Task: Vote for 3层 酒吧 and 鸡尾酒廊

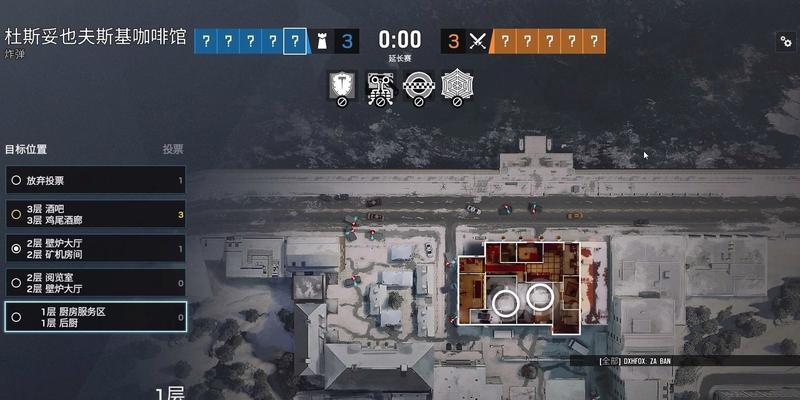Action: click(95, 214)
